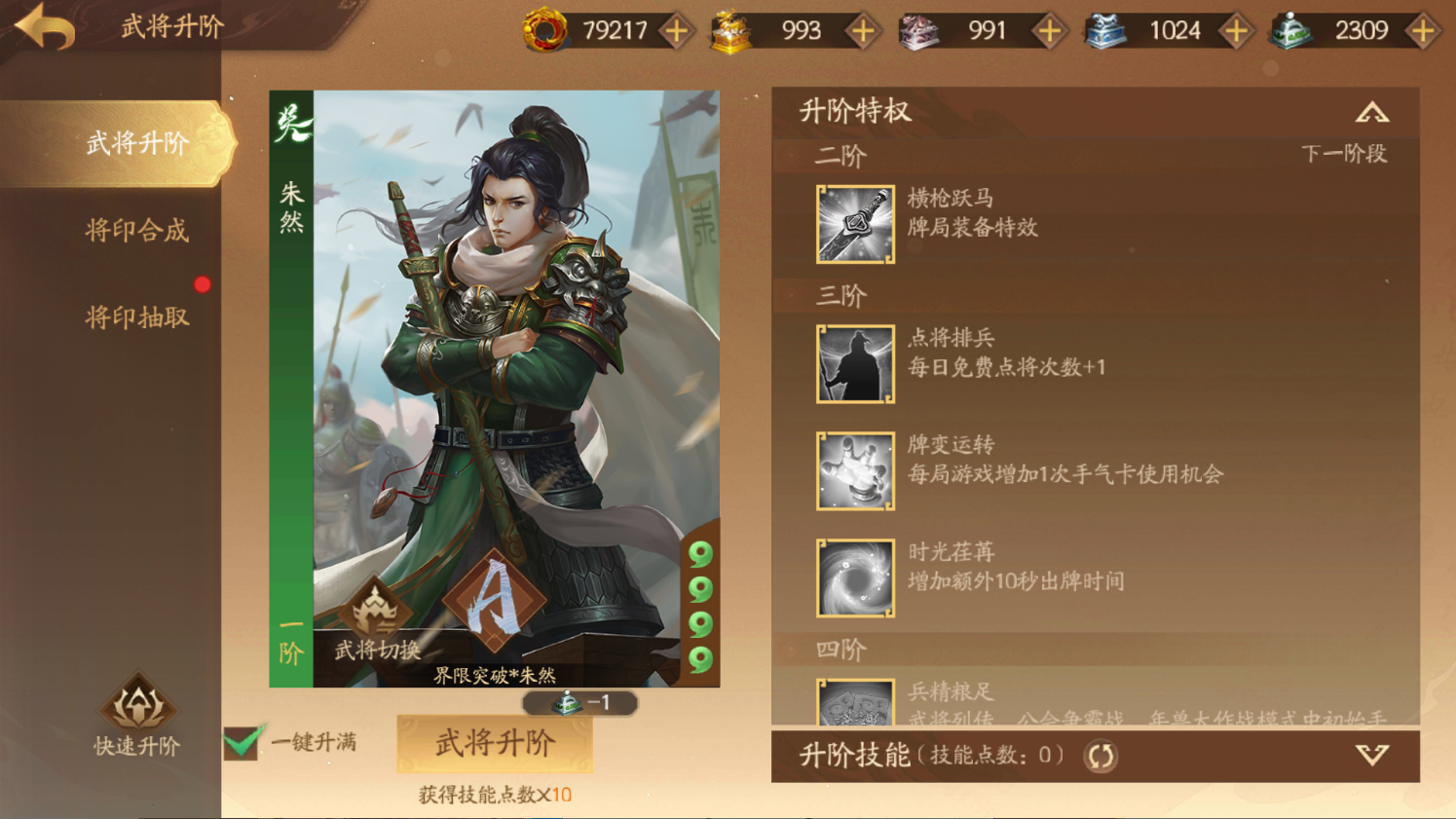Reset skill points with the refresh icon
Viewport: 1456px width, 819px height.
pyautogui.click(x=1101, y=756)
